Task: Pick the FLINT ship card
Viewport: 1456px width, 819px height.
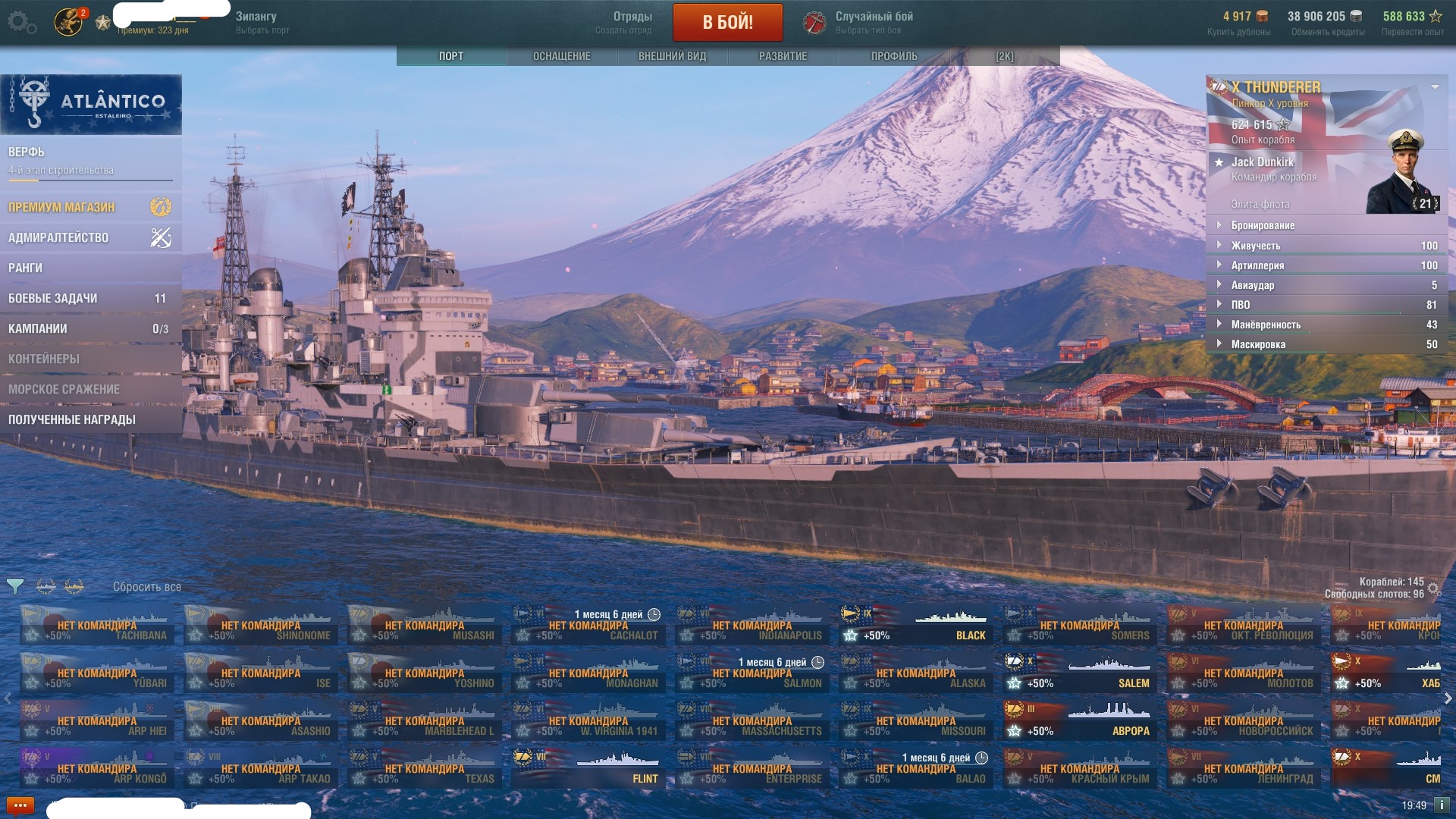Action: pyautogui.click(x=588, y=768)
